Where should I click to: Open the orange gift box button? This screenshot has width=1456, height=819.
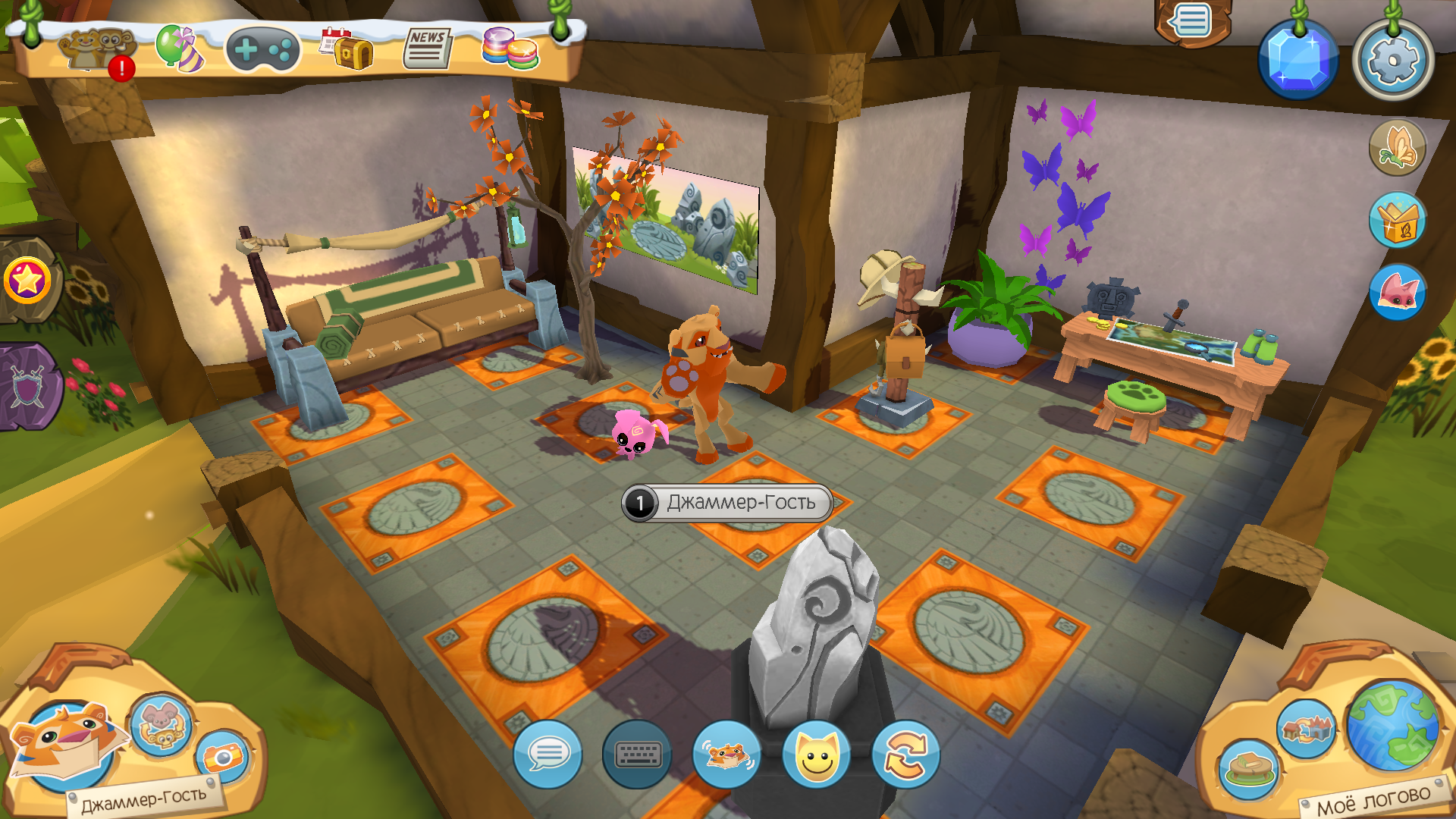[x=1397, y=221]
